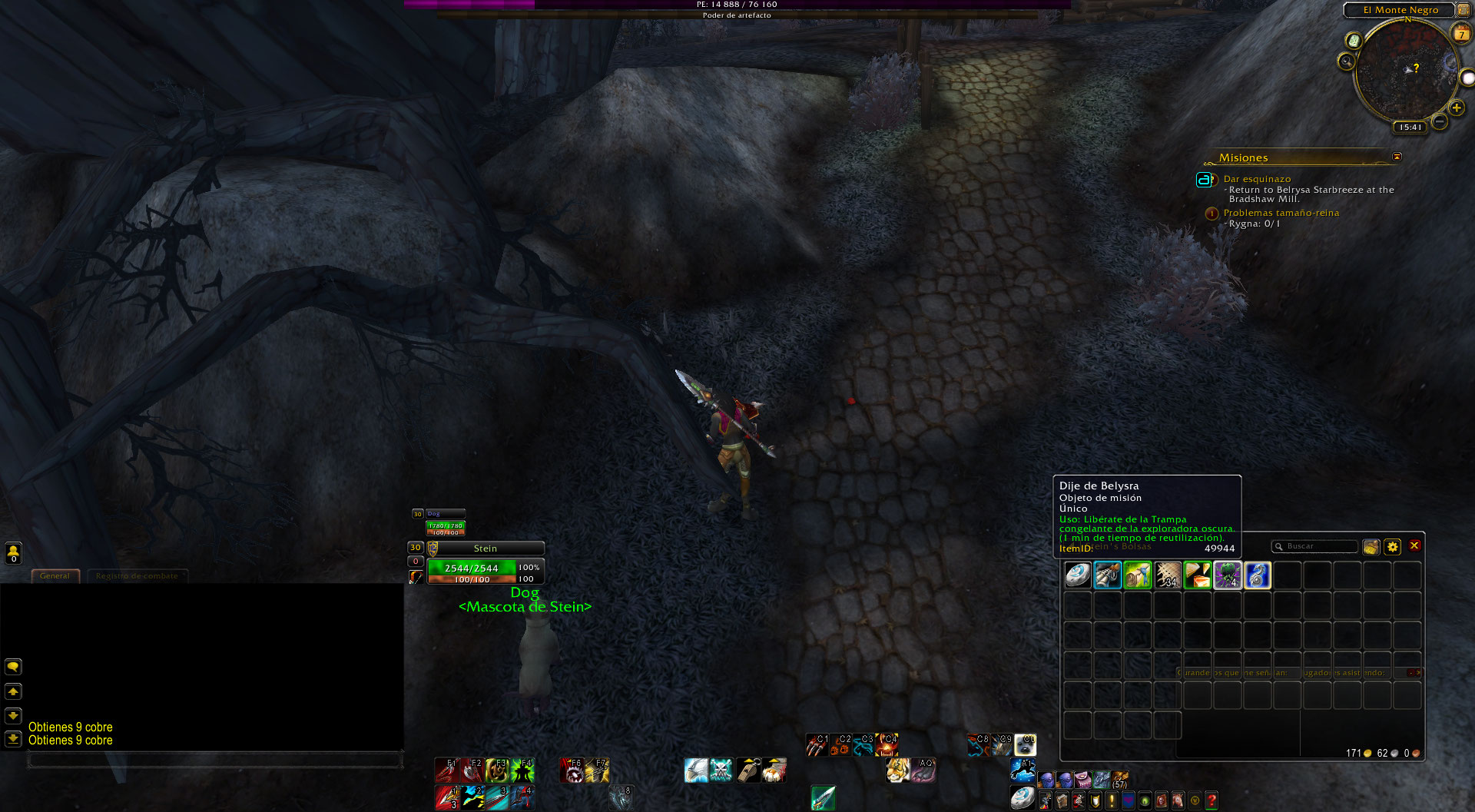Select the Dar esquinazo quest entry
This screenshot has width=1475, height=812.
(1257, 179)
